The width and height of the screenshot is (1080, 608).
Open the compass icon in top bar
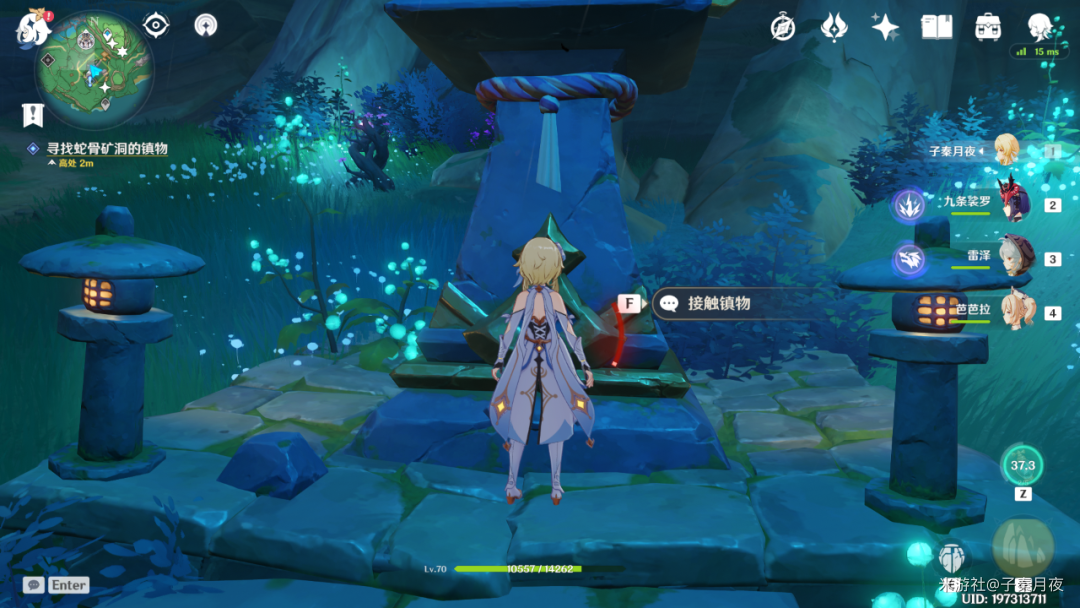pyautogui.click(x=783, y=27)
